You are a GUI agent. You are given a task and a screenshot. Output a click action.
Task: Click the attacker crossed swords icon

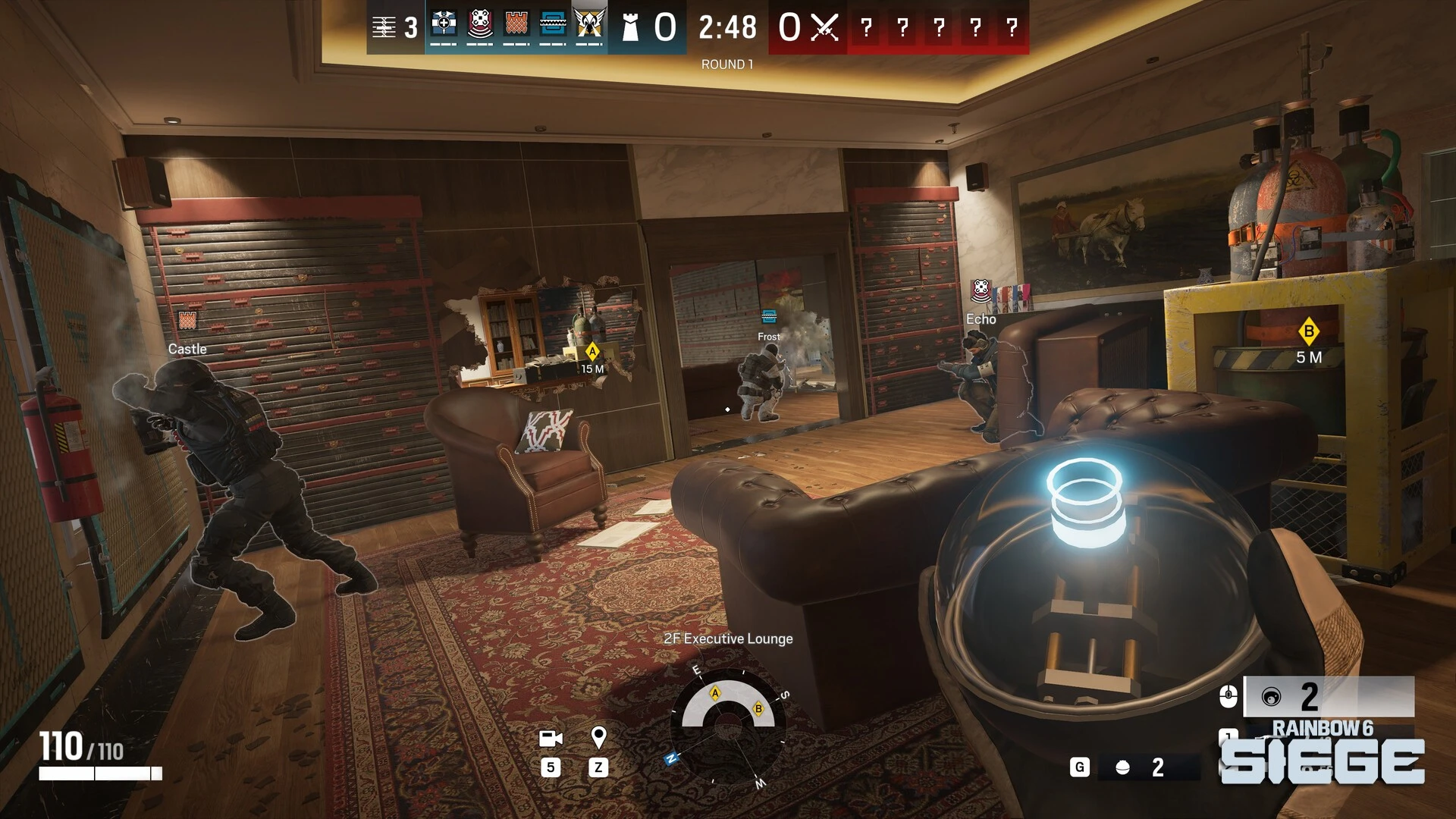click(x=824, y=28)
